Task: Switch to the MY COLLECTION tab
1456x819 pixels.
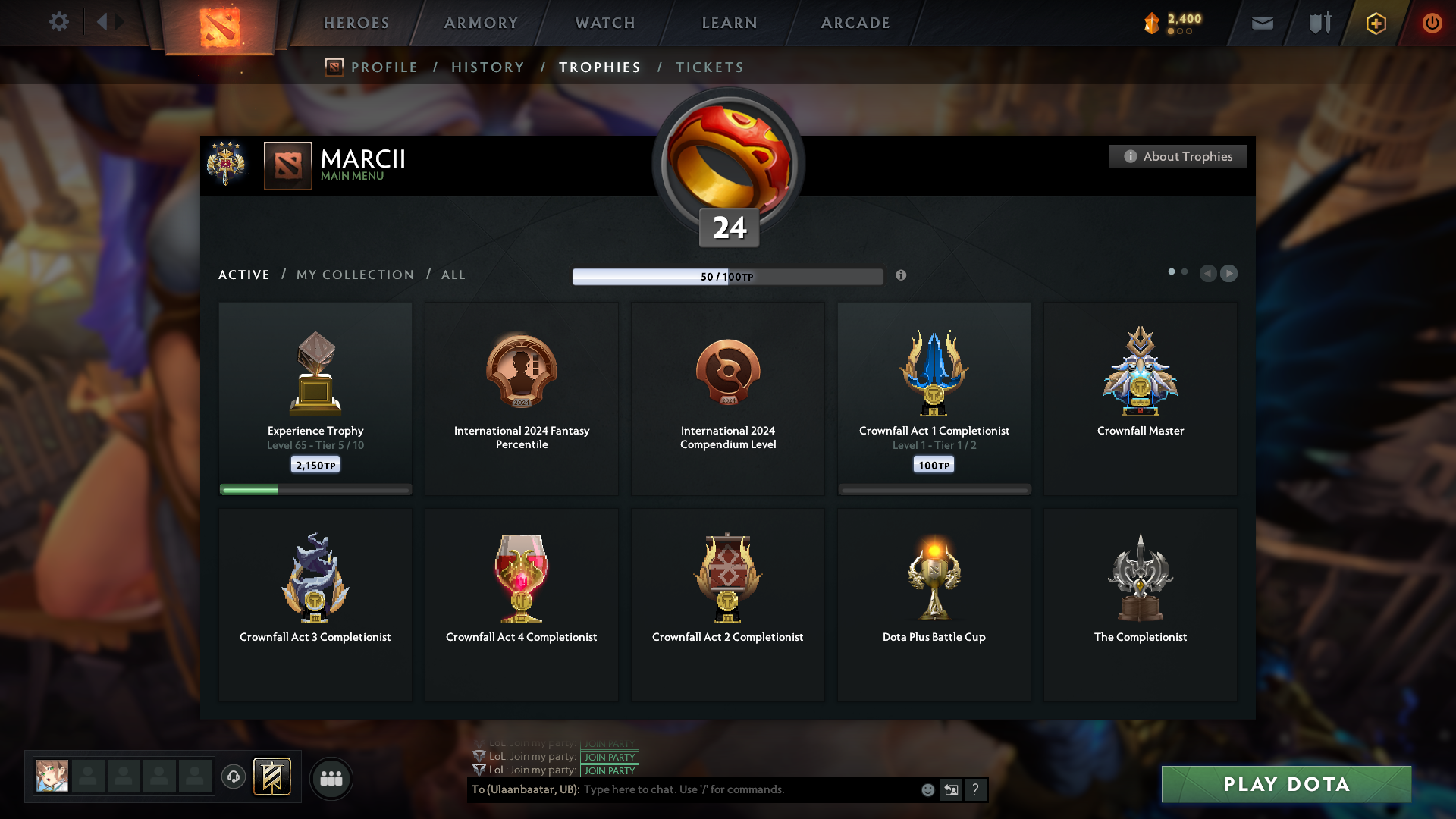Action: pyautogui.click(x=354, y=275)
